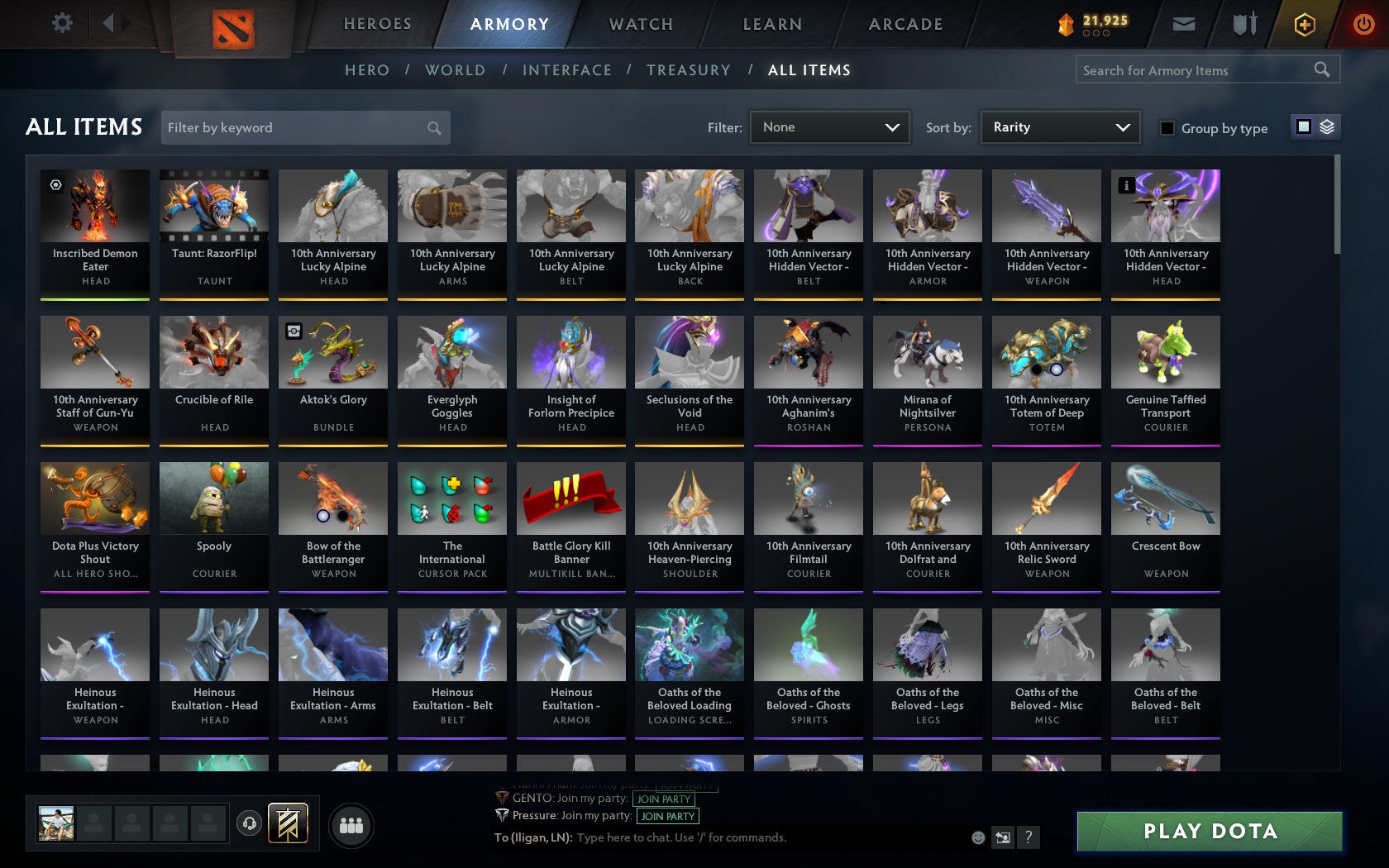1389x868 pixels.
Task: Click JOIN PARTY next to GENTO
Action: (664, 799)
